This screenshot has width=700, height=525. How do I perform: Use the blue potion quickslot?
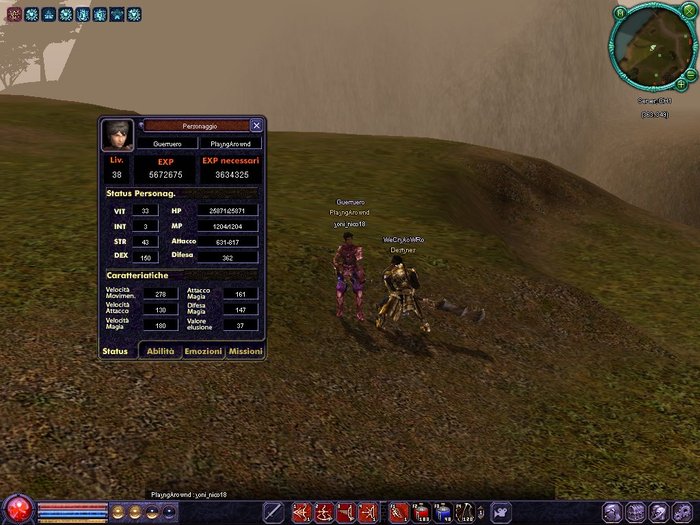443,513
